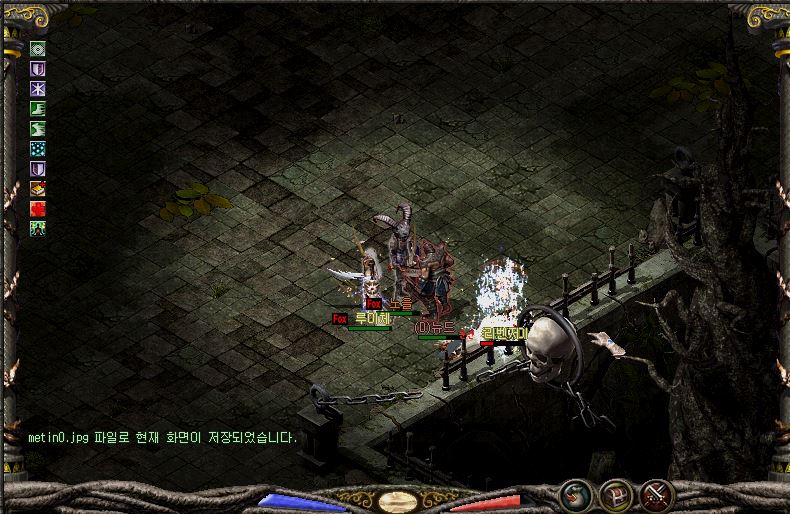Open the treasure chest inventory button
Viewport: 790px width, 514px height.
click(615, 494)
